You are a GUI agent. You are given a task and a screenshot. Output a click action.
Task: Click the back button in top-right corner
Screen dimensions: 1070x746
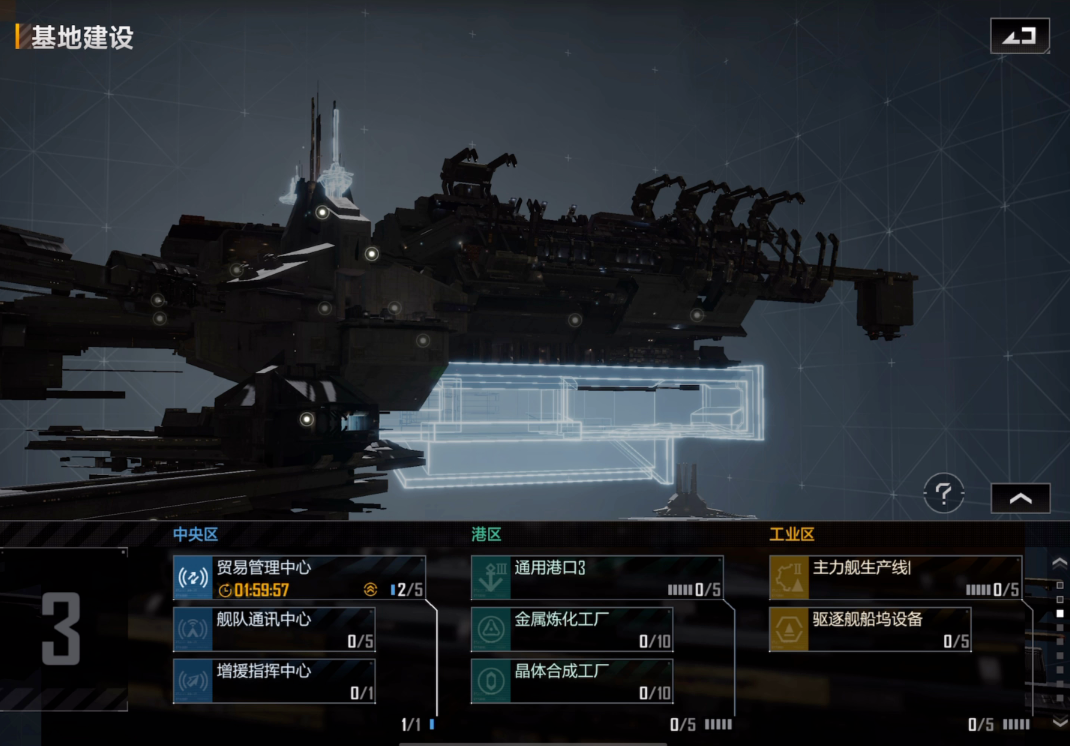coord(1020,36)
